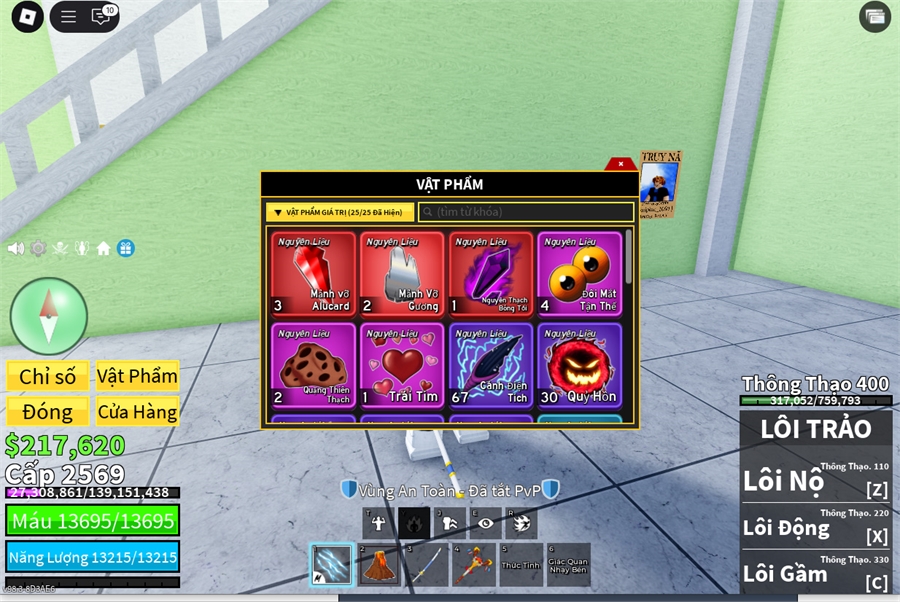Select the Quỷ Hồn pumpkin item
Image resolution: width=900 pixels, height=602 pixels.
click(579, 365)
